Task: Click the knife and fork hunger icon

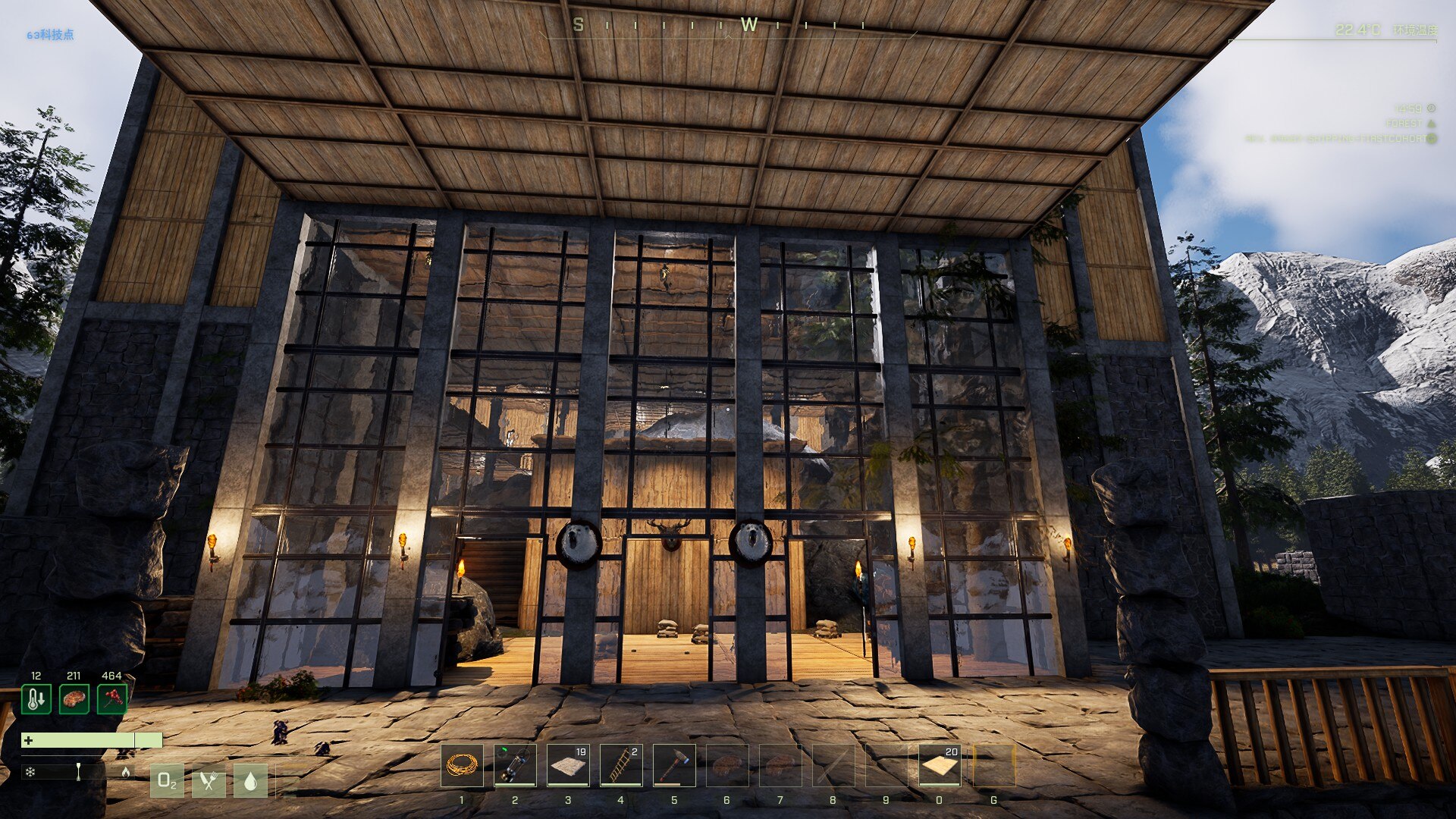Action: 210,782
